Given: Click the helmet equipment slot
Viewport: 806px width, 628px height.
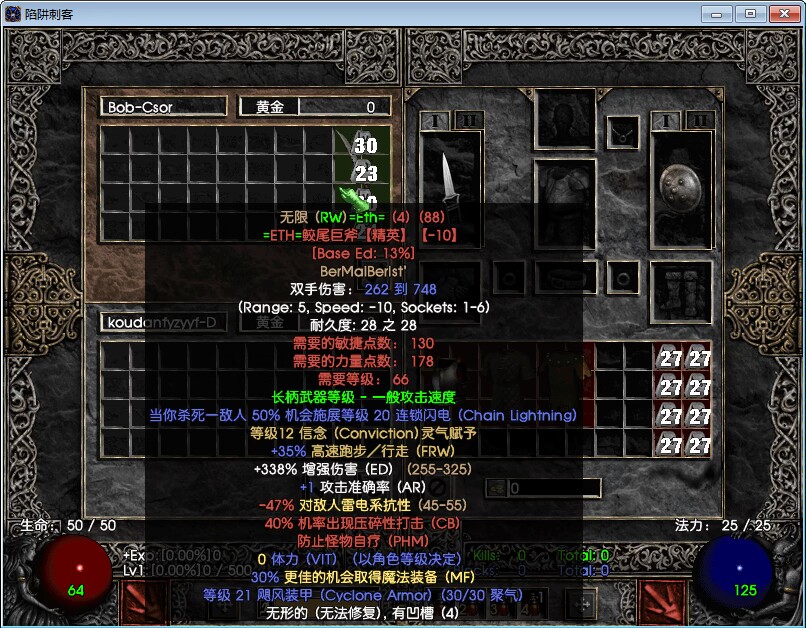Looking at the screenshot, I should [x=565, y=120].
